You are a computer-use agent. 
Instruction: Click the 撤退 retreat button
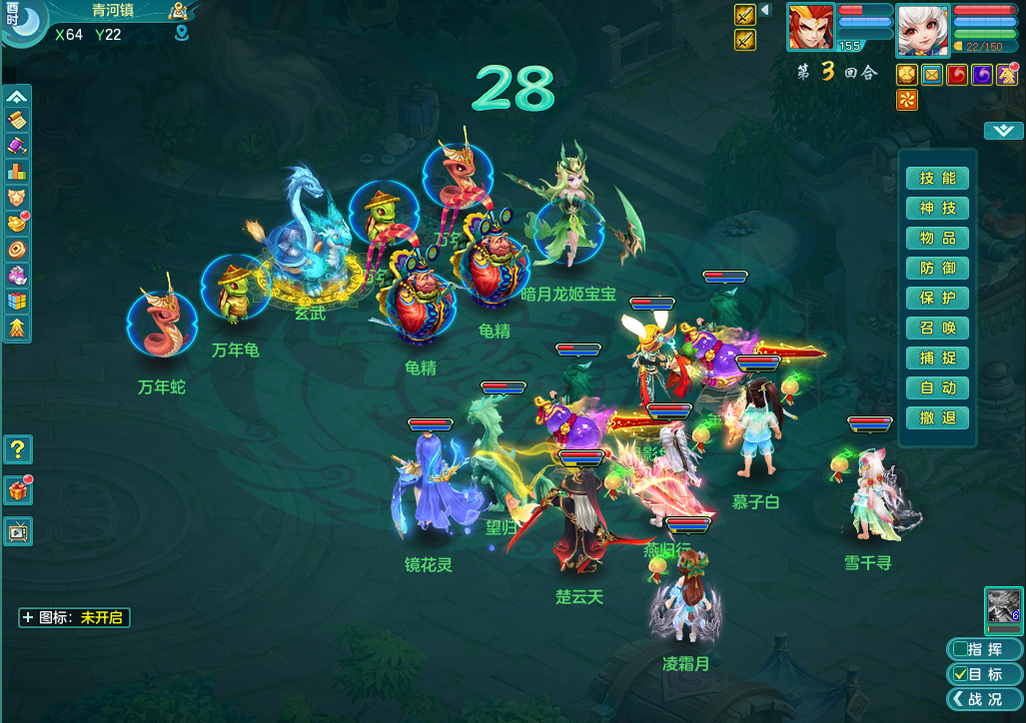click(937, 418)
